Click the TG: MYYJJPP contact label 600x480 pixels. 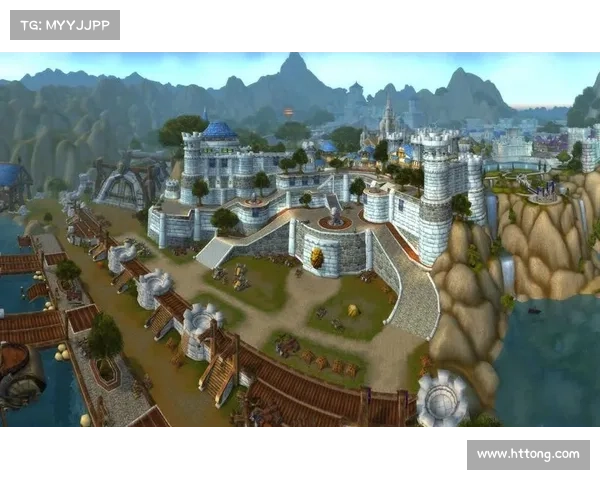pyautogui.click(x=63, y=24)
